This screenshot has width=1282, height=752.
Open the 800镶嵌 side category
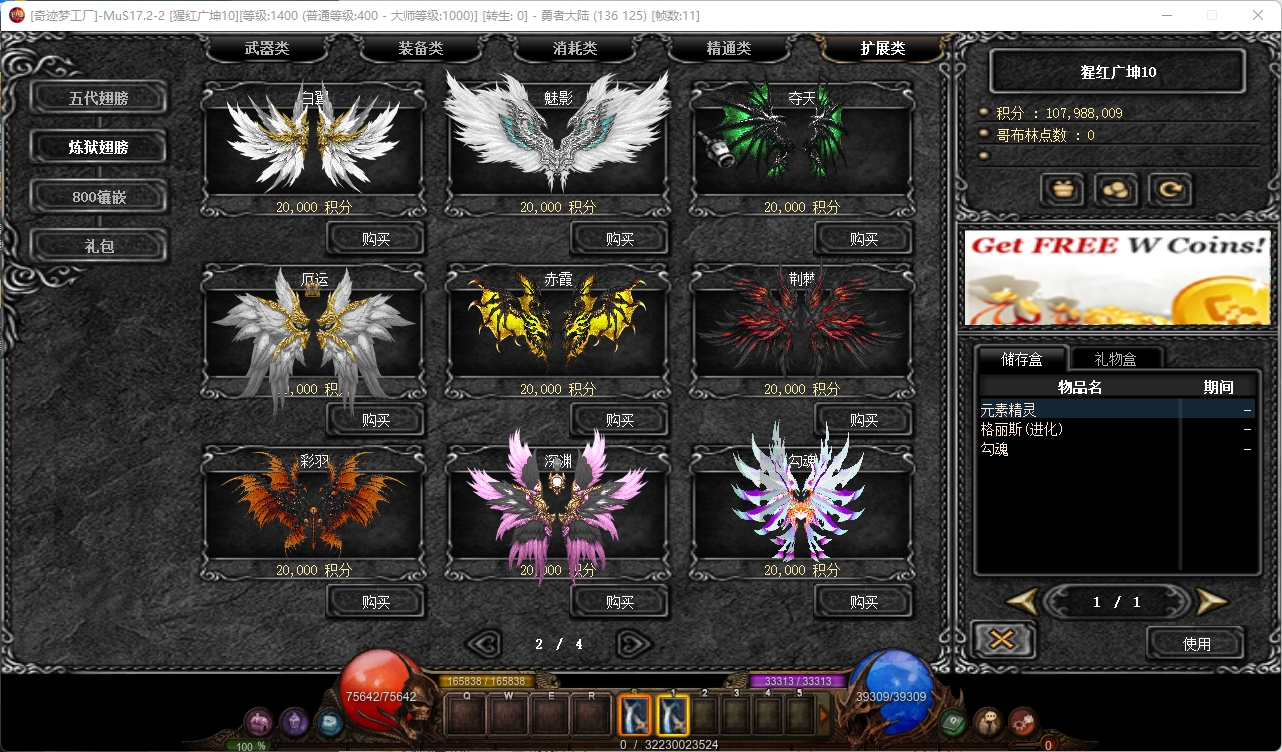click(x=99, y=196)
